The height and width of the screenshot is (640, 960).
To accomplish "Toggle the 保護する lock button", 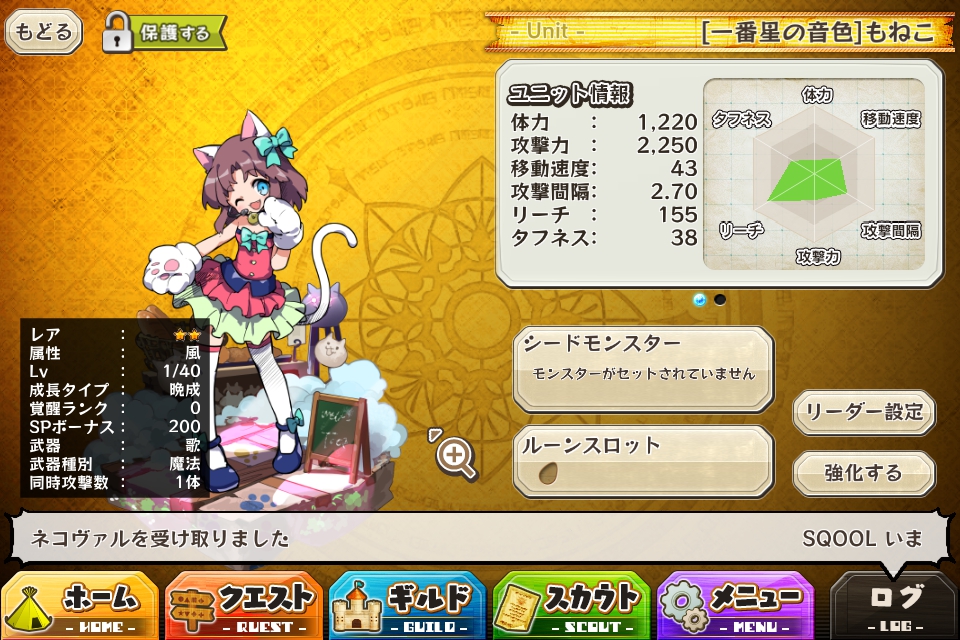I will pyautogui.click(x=165, y=32).
